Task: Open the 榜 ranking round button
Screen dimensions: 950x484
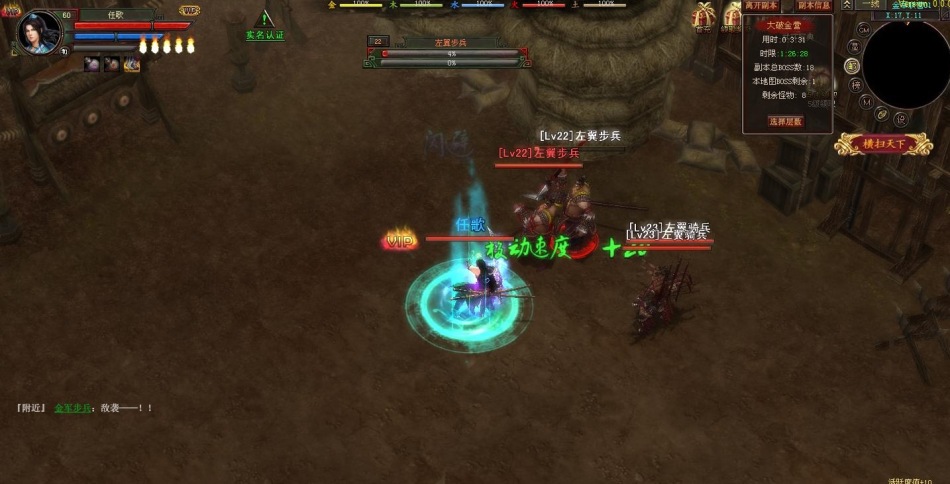Action: (x=853, y=84)
